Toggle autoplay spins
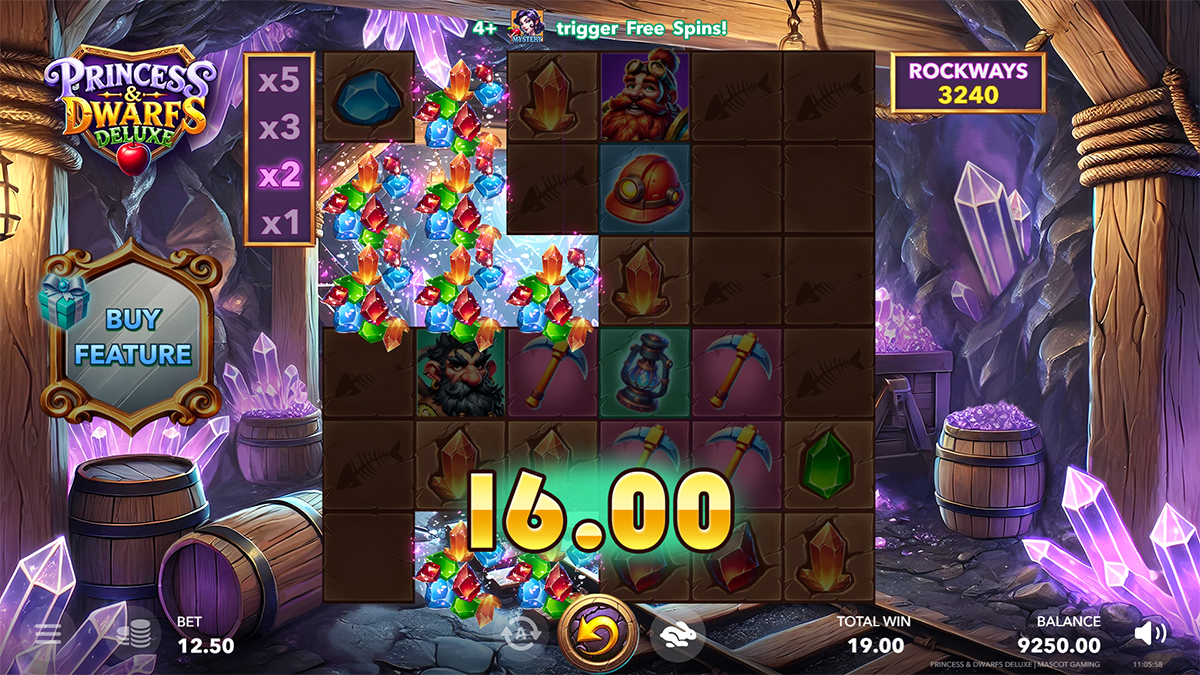 pos(522,633)
